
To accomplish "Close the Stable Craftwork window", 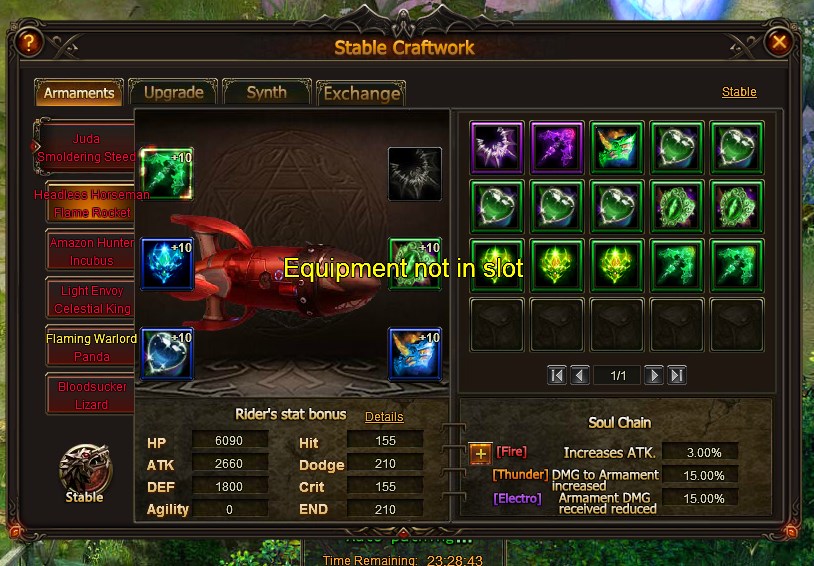I will coord(779,41).
